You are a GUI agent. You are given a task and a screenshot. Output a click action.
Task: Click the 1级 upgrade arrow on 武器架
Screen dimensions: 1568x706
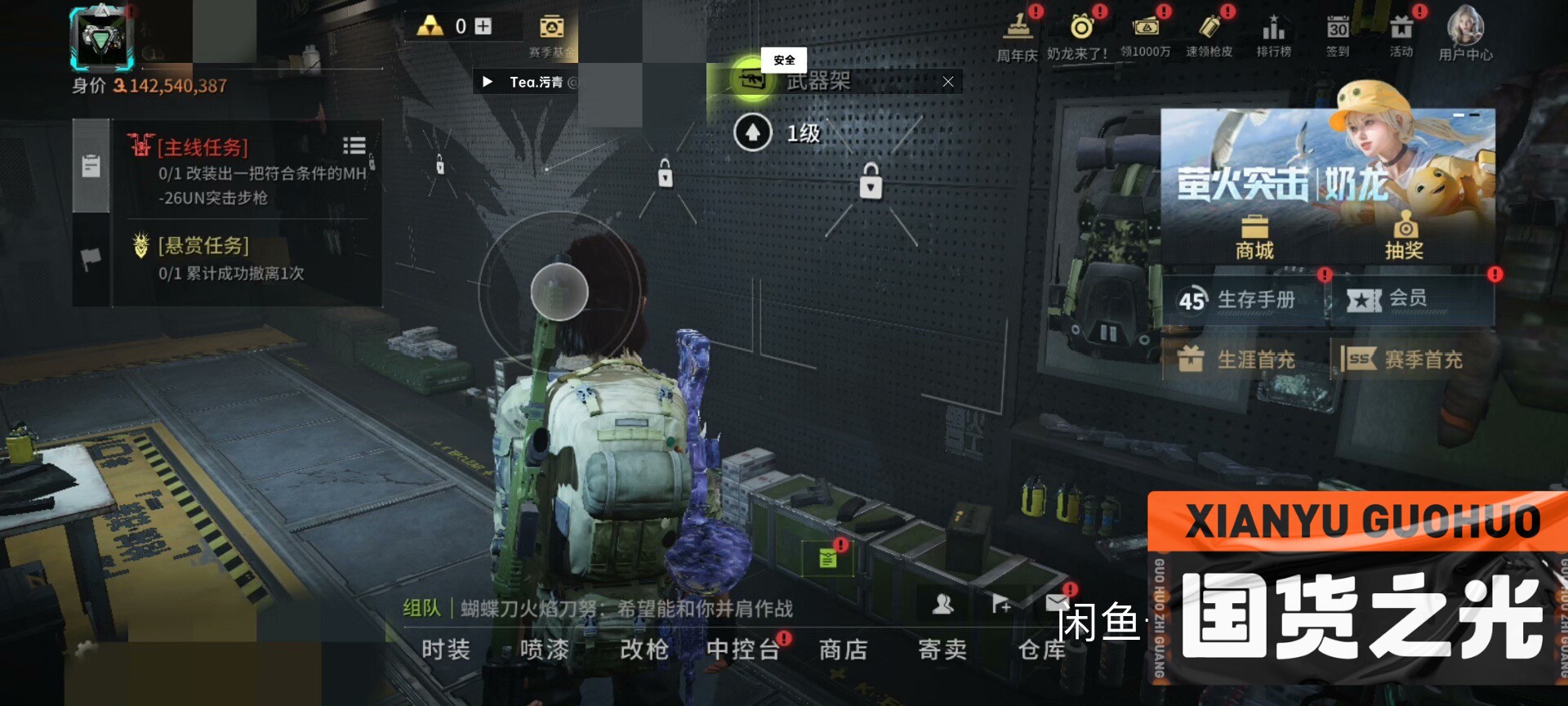tap(754, 132)
